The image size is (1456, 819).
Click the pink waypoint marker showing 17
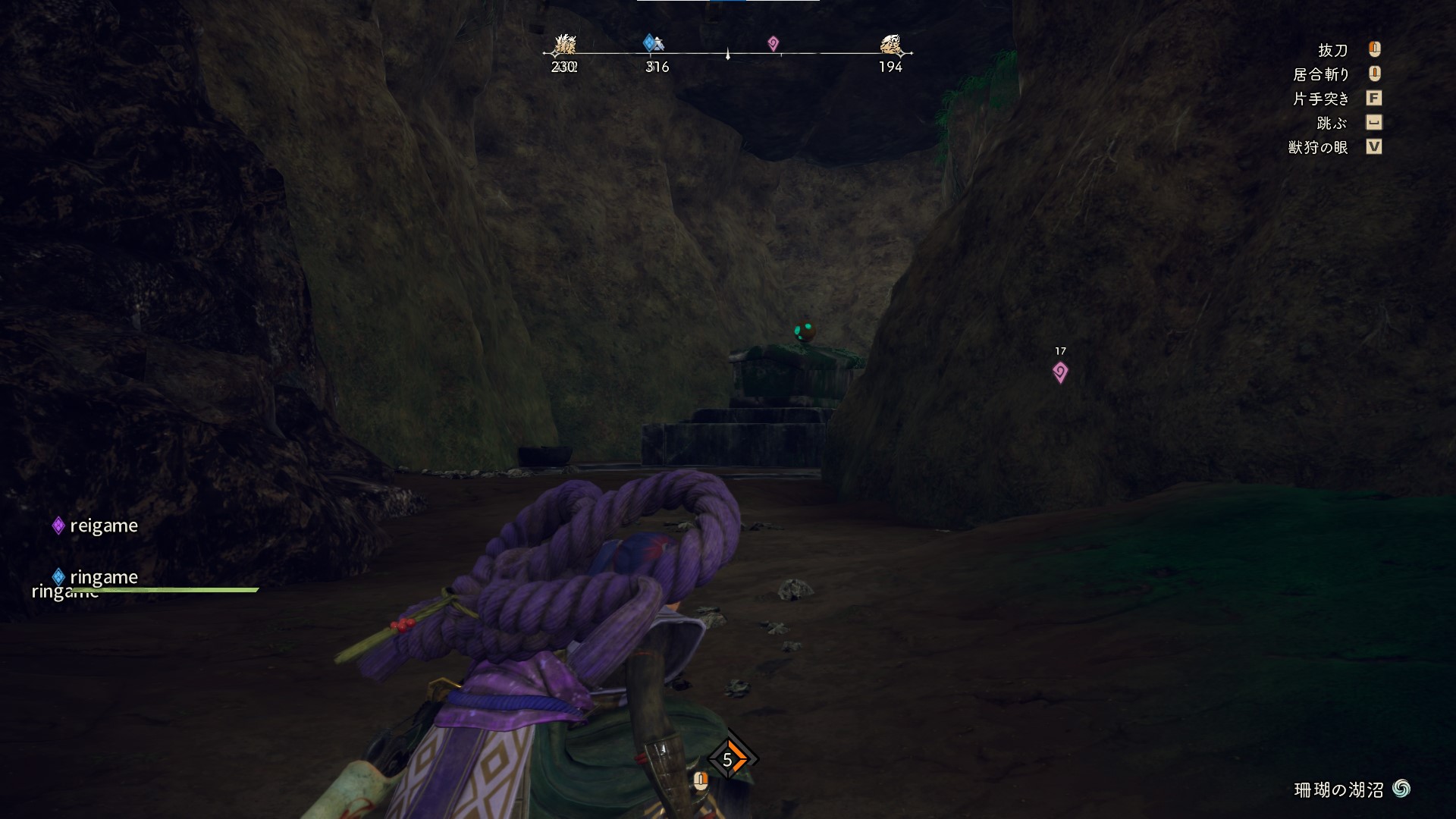[1060, 372]
